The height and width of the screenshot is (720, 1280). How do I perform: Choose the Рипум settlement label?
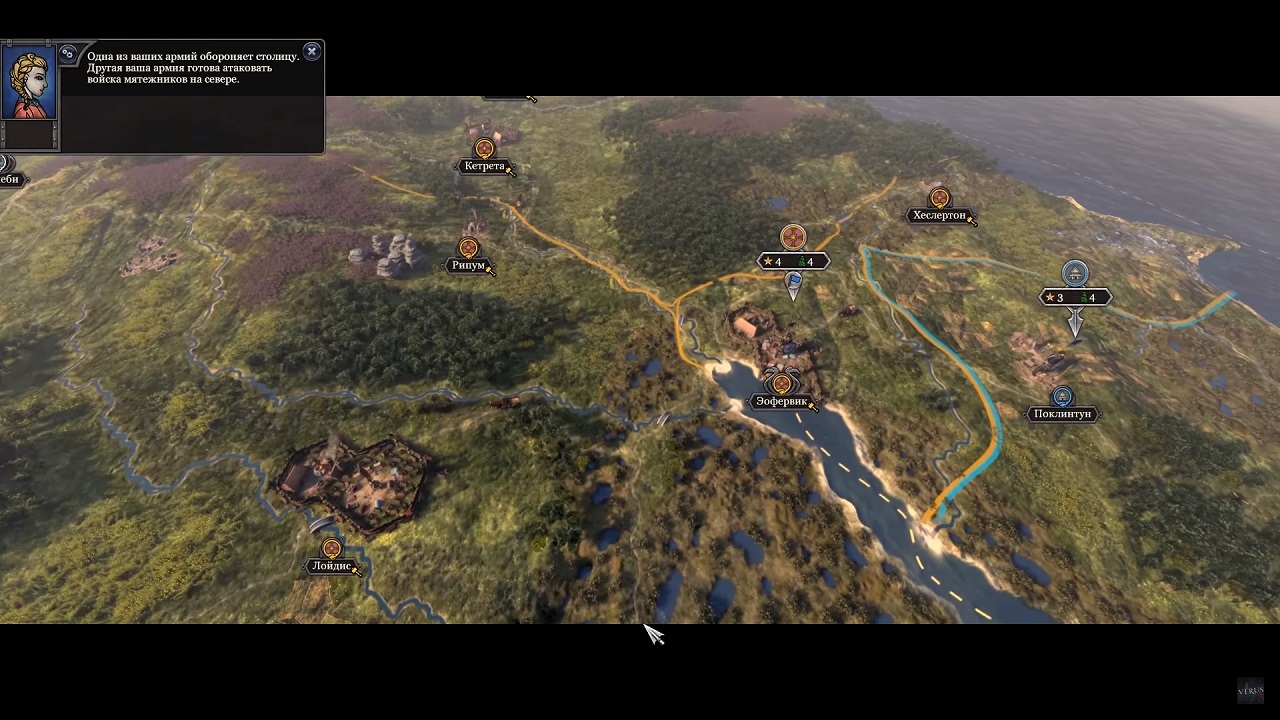[468, 265]
